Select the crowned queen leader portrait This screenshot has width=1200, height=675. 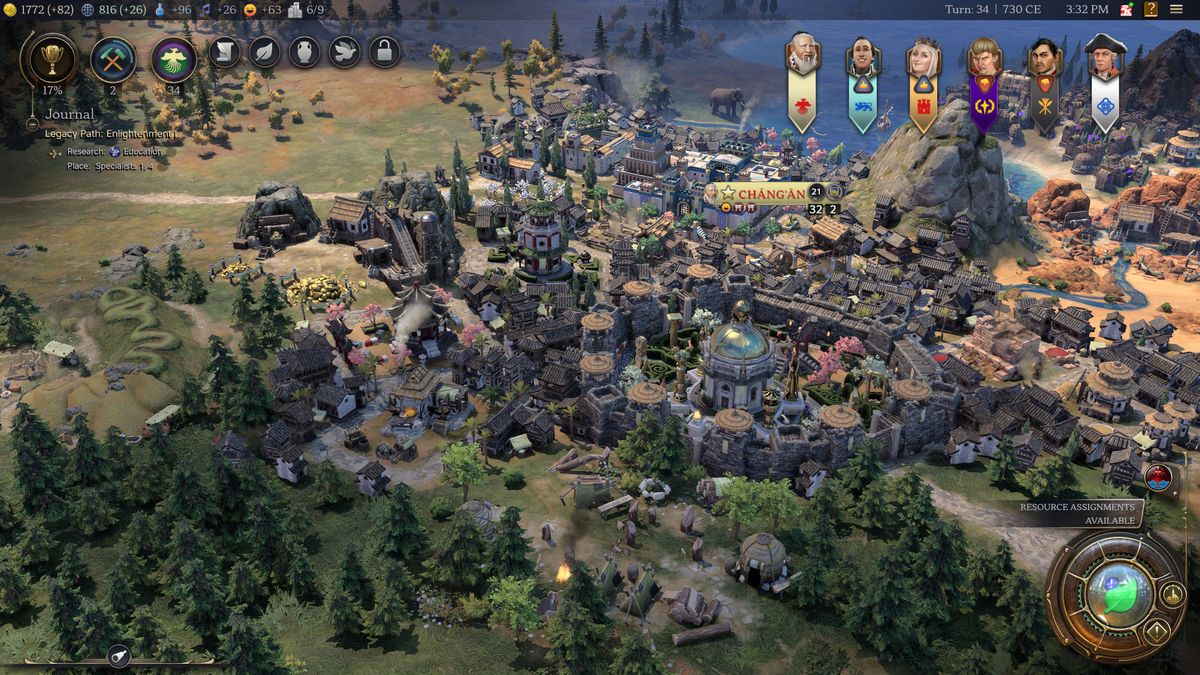pos(923,58)
